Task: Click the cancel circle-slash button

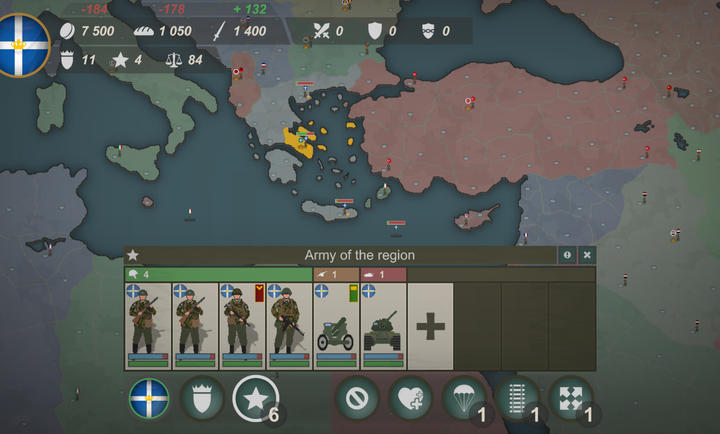Action: coord(356,398)
